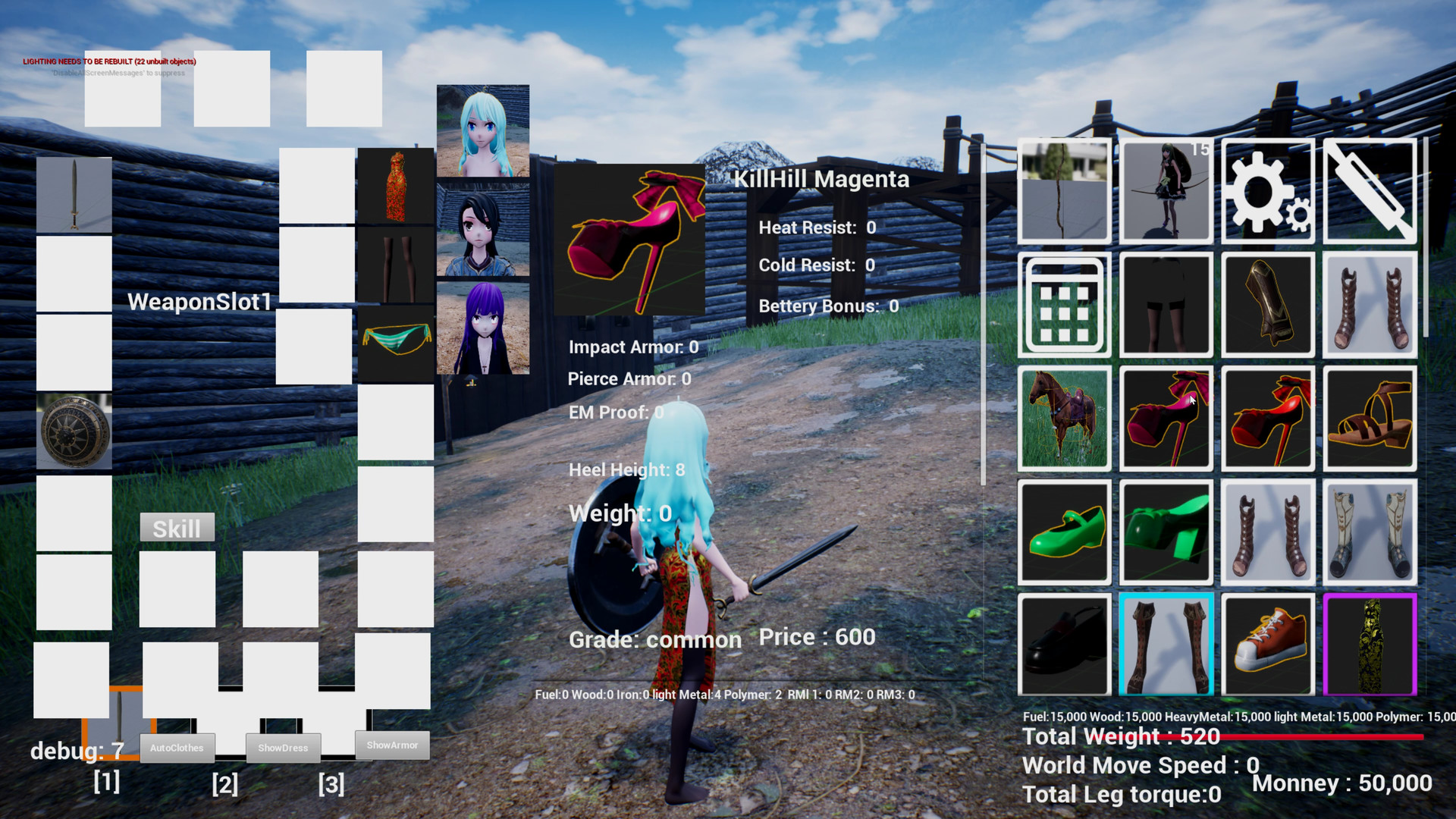Select the red high heels inventory item

1267,418
